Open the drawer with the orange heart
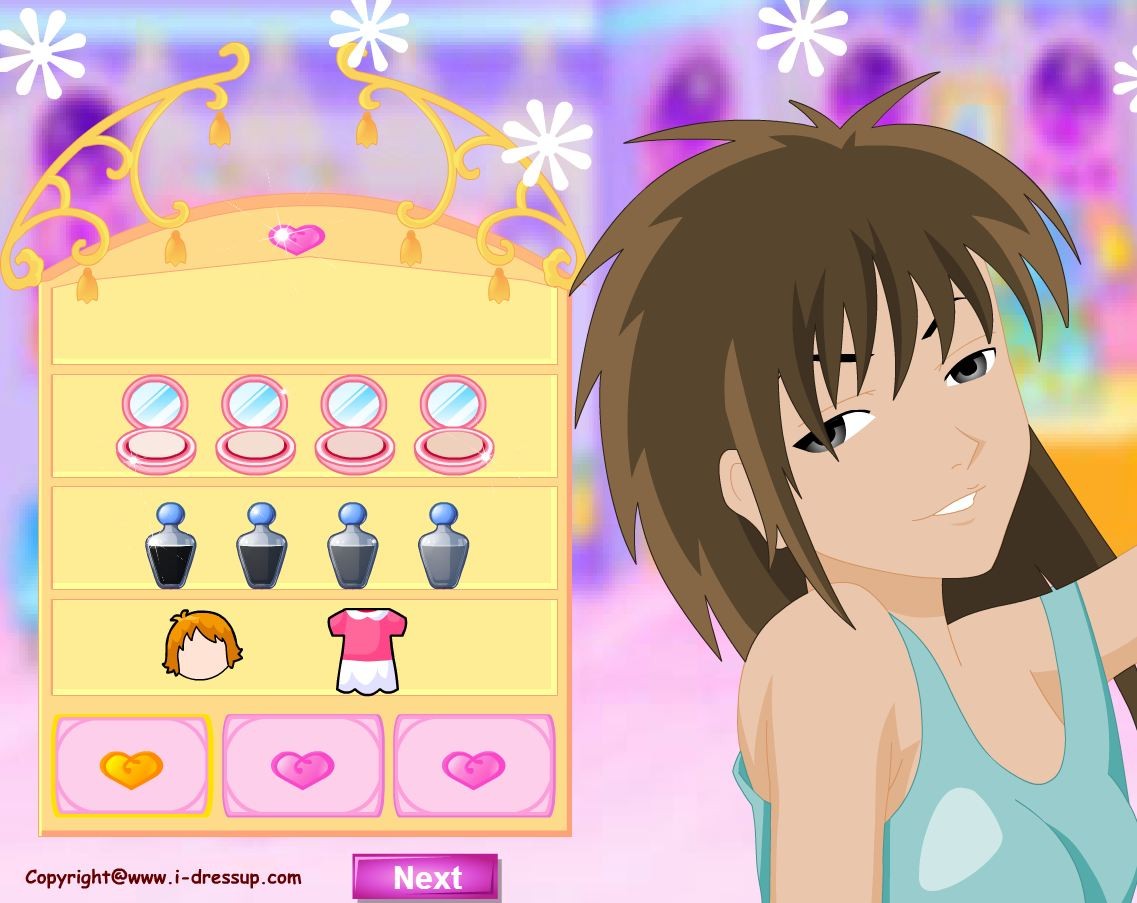Screen dimensions: 1137x903 (x=131, y=767)
